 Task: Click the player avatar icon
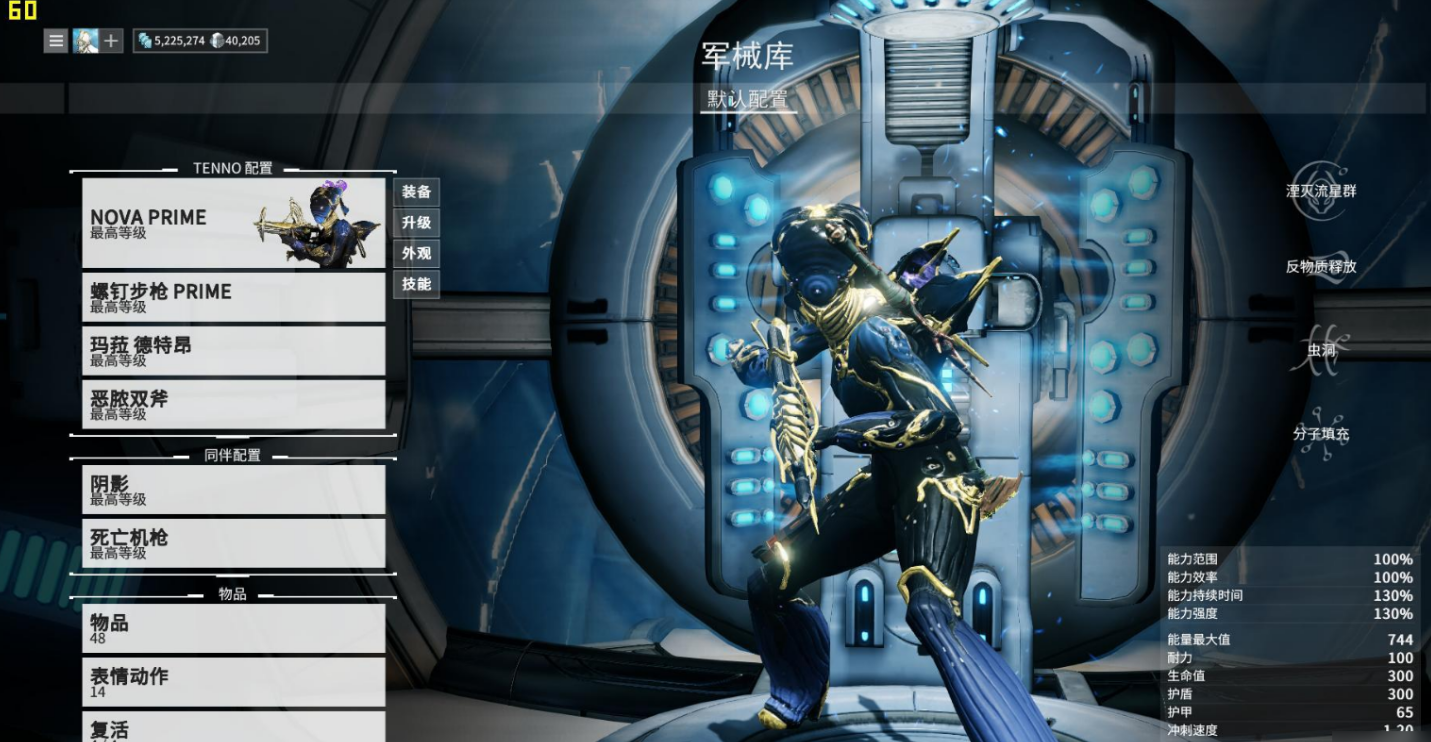[x=85, y=41]
